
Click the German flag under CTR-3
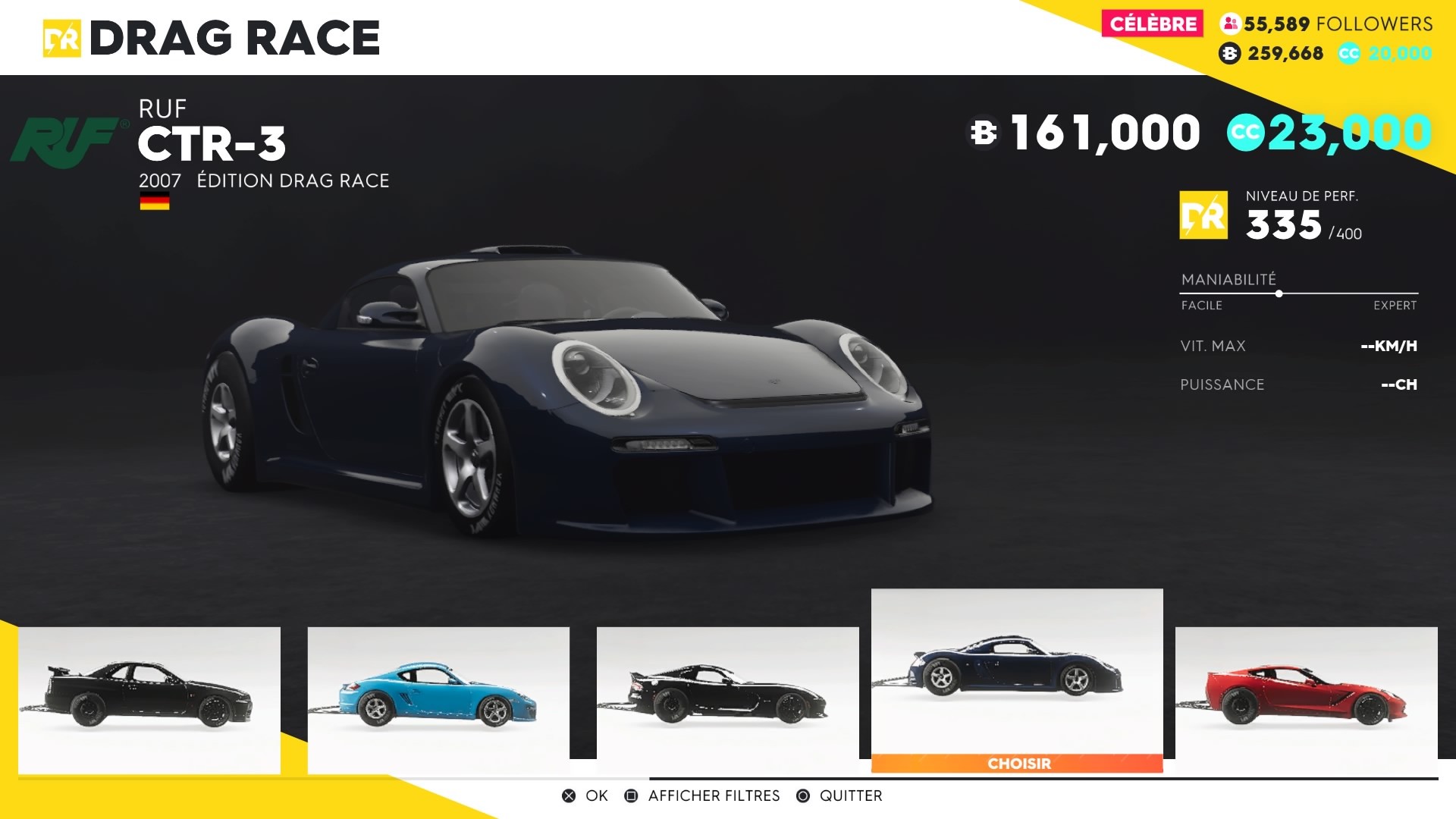(154, 202)
